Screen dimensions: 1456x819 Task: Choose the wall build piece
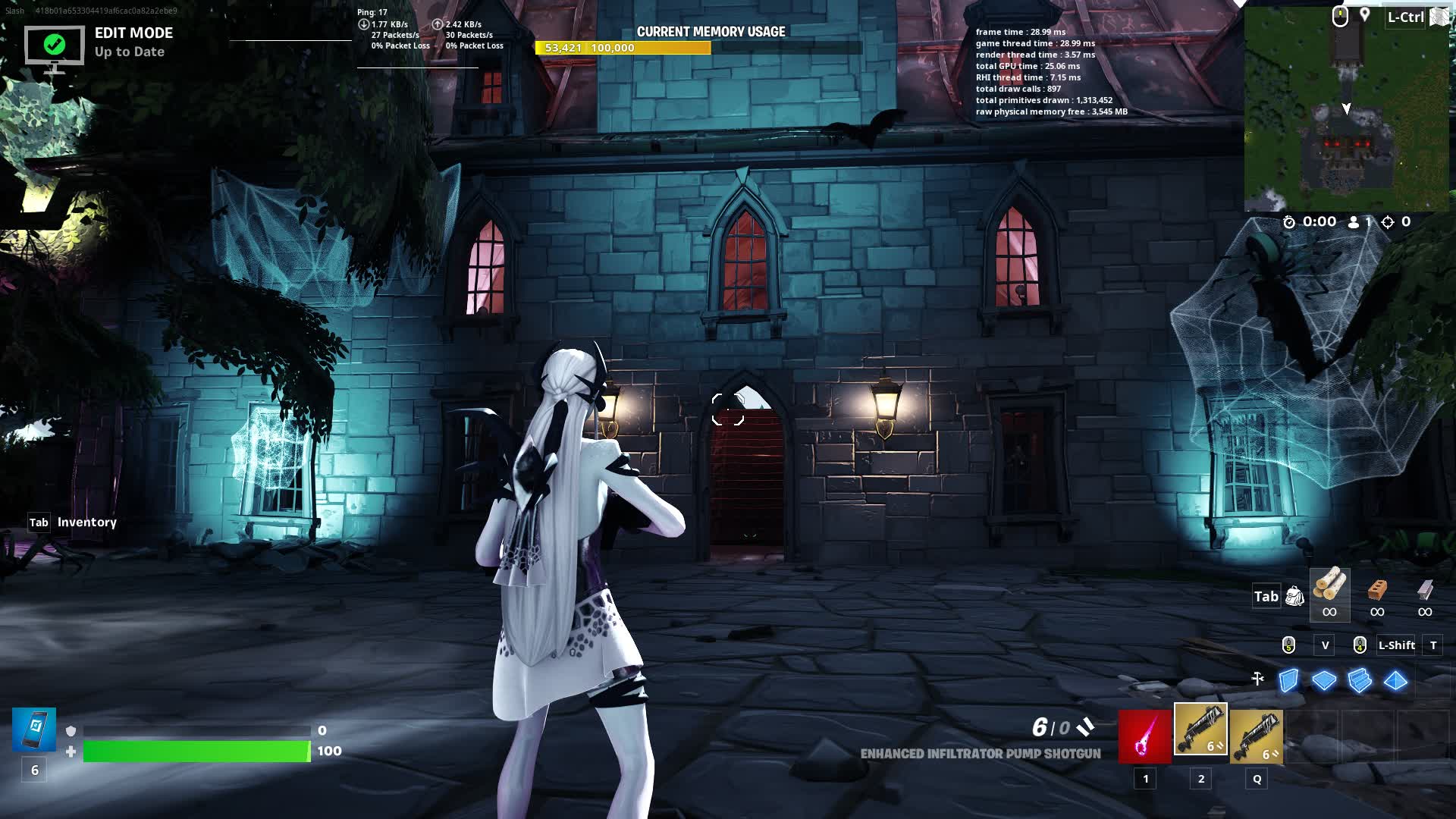1288,680
